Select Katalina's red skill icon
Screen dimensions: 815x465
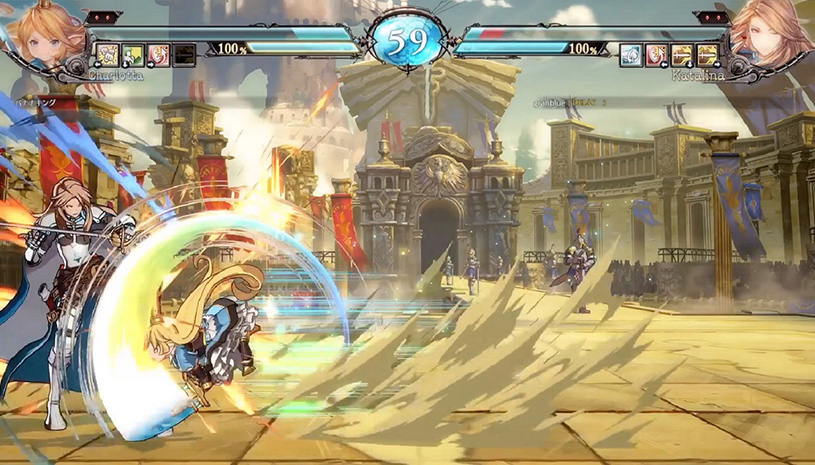point(657,54)
